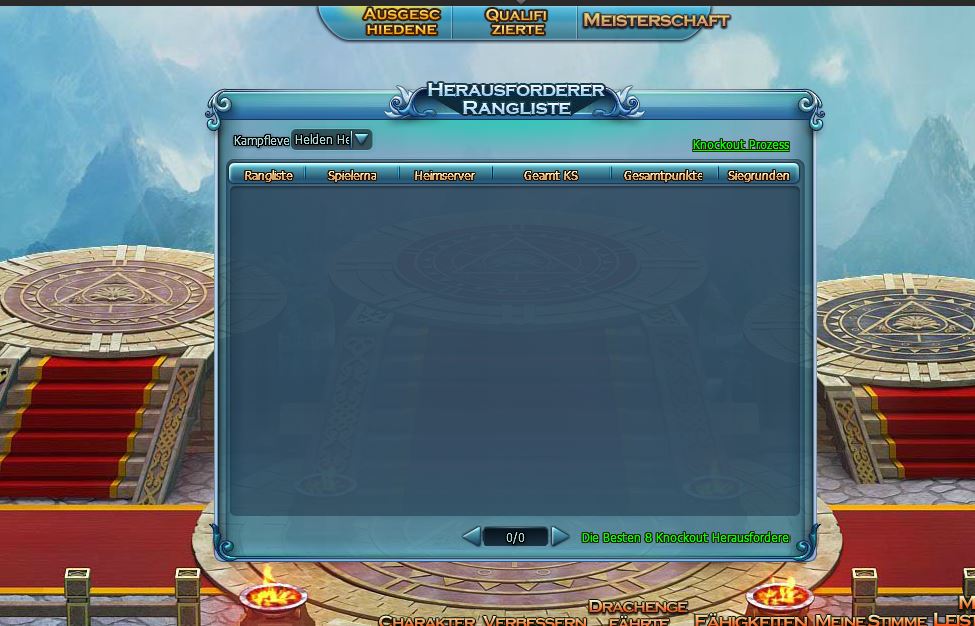This screenshot has width=975, height=626.
Task: Click the Gesamtpunkte column header
Action: point(663,175)
